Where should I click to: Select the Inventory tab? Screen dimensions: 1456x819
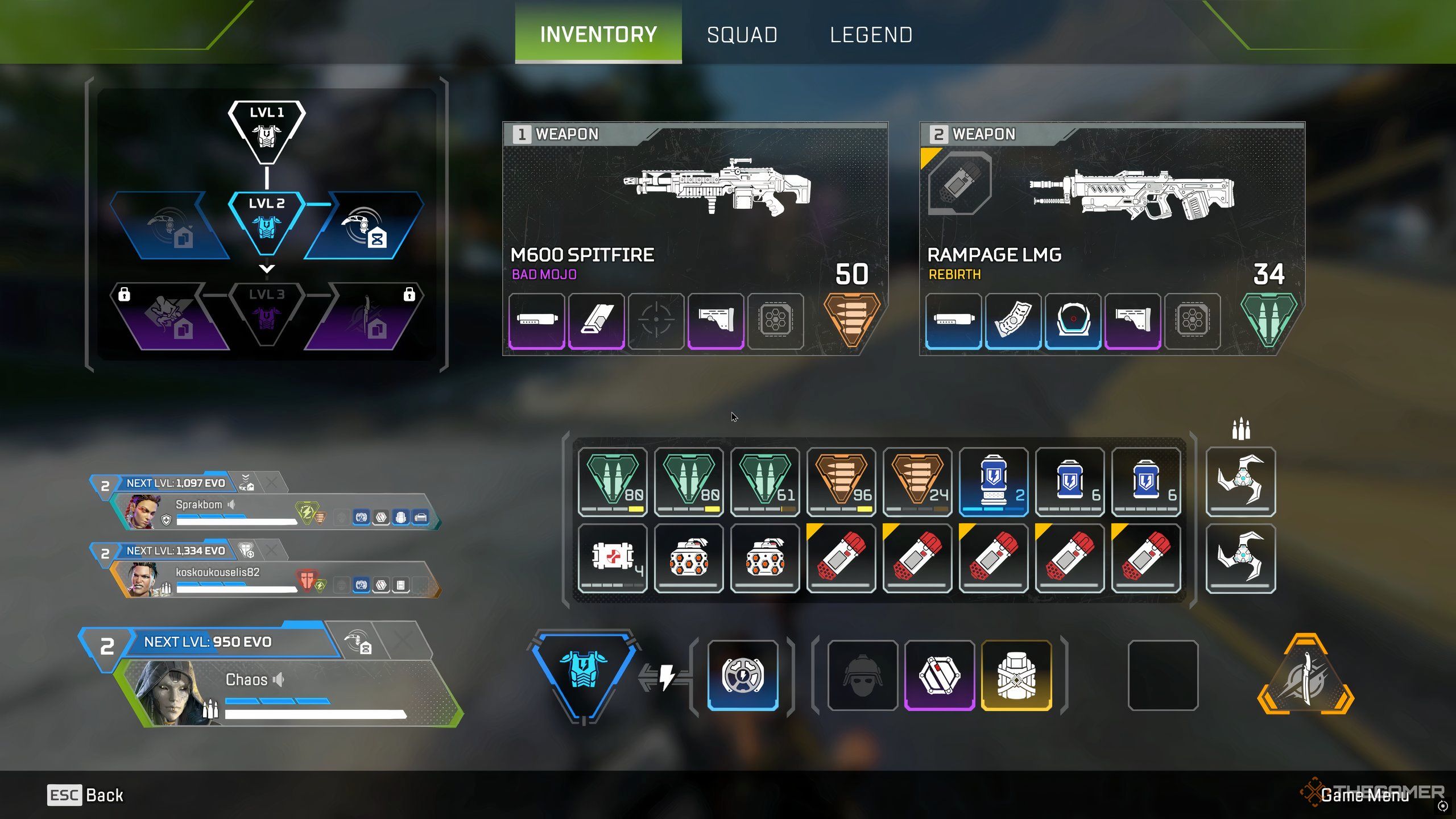pyautogui.click(x=598, y=34)
